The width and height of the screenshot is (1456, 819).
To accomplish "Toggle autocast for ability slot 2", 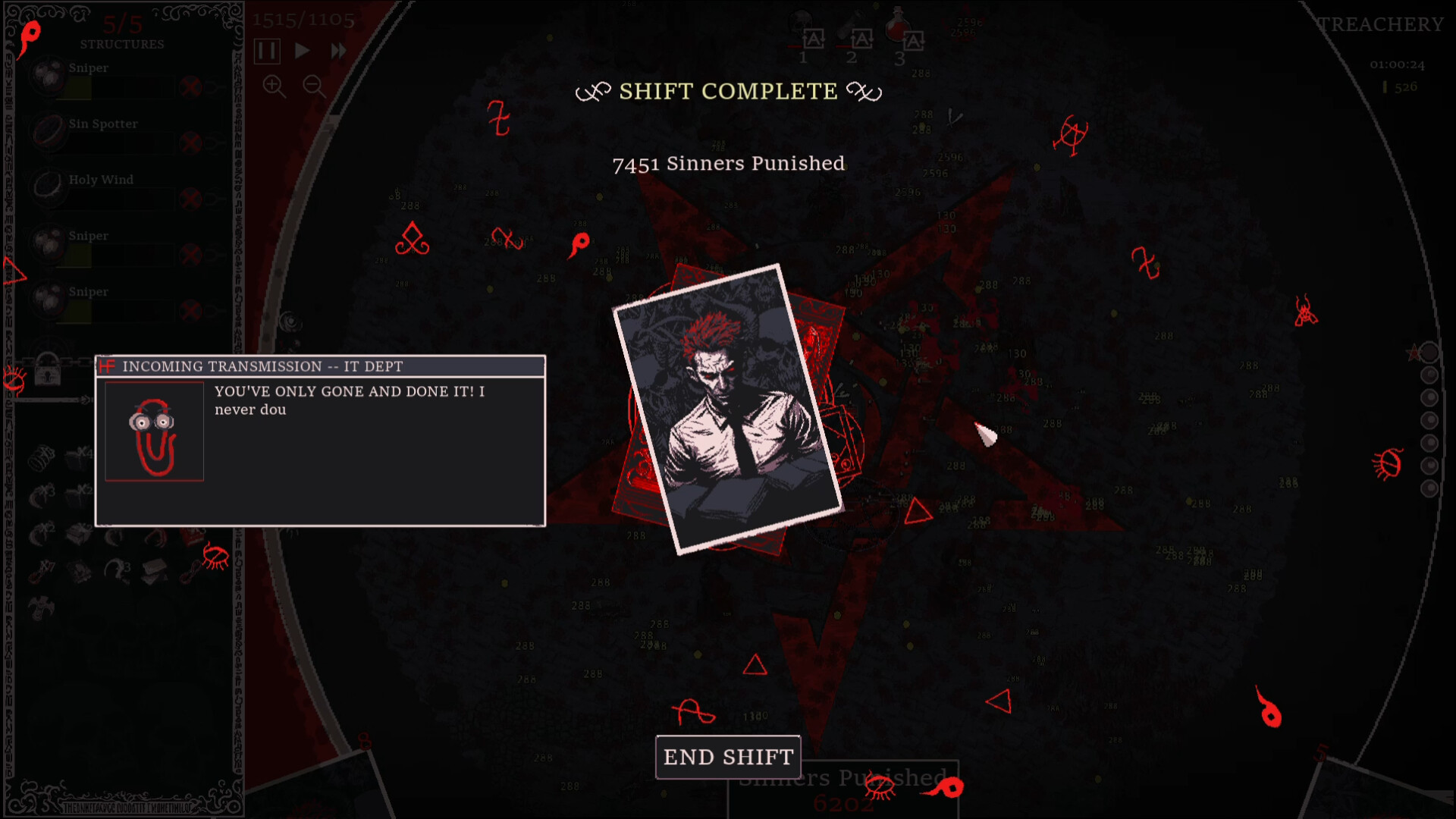I will pos(862,39).
